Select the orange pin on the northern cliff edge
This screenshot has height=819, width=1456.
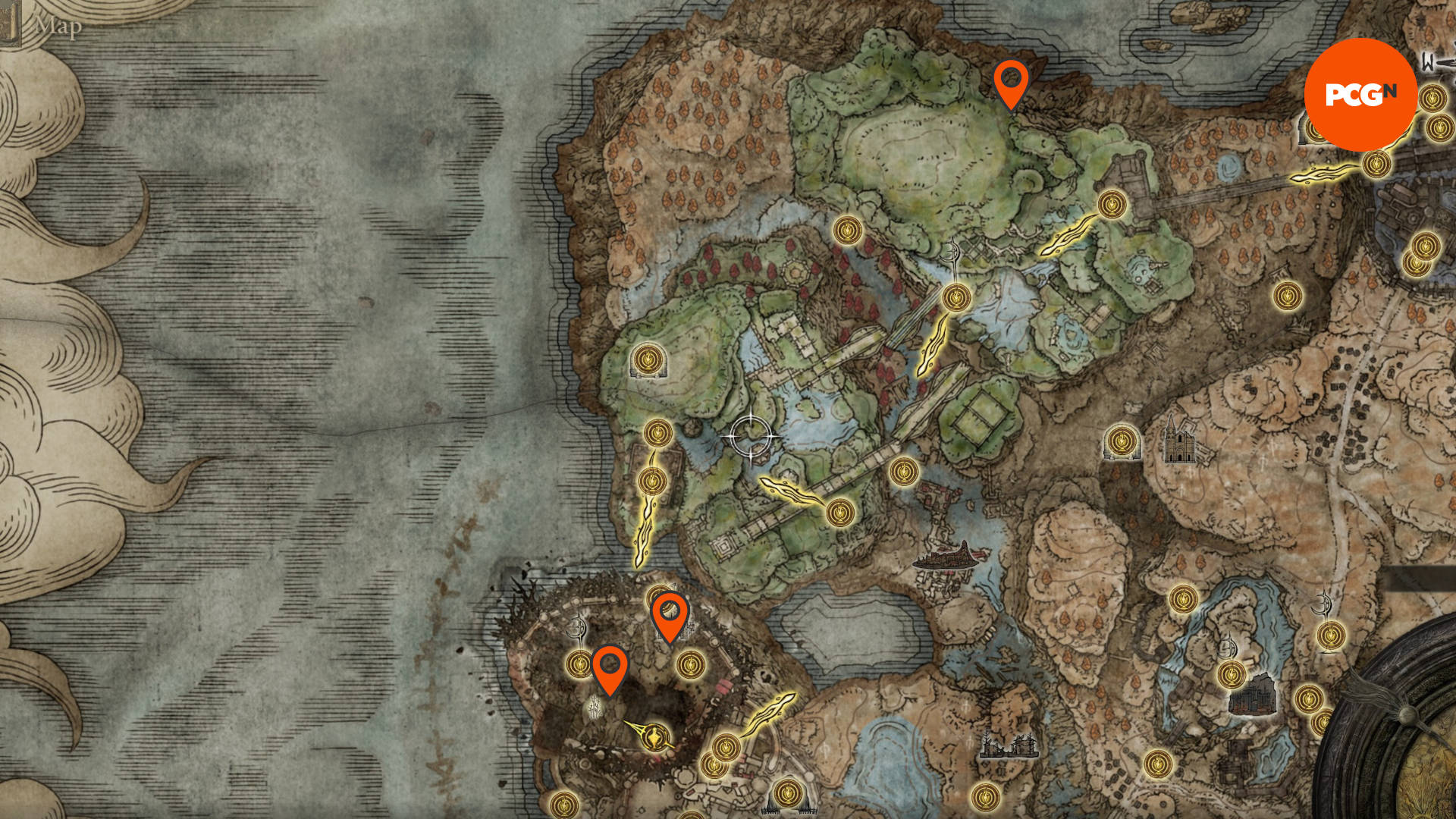(1011, 82)
